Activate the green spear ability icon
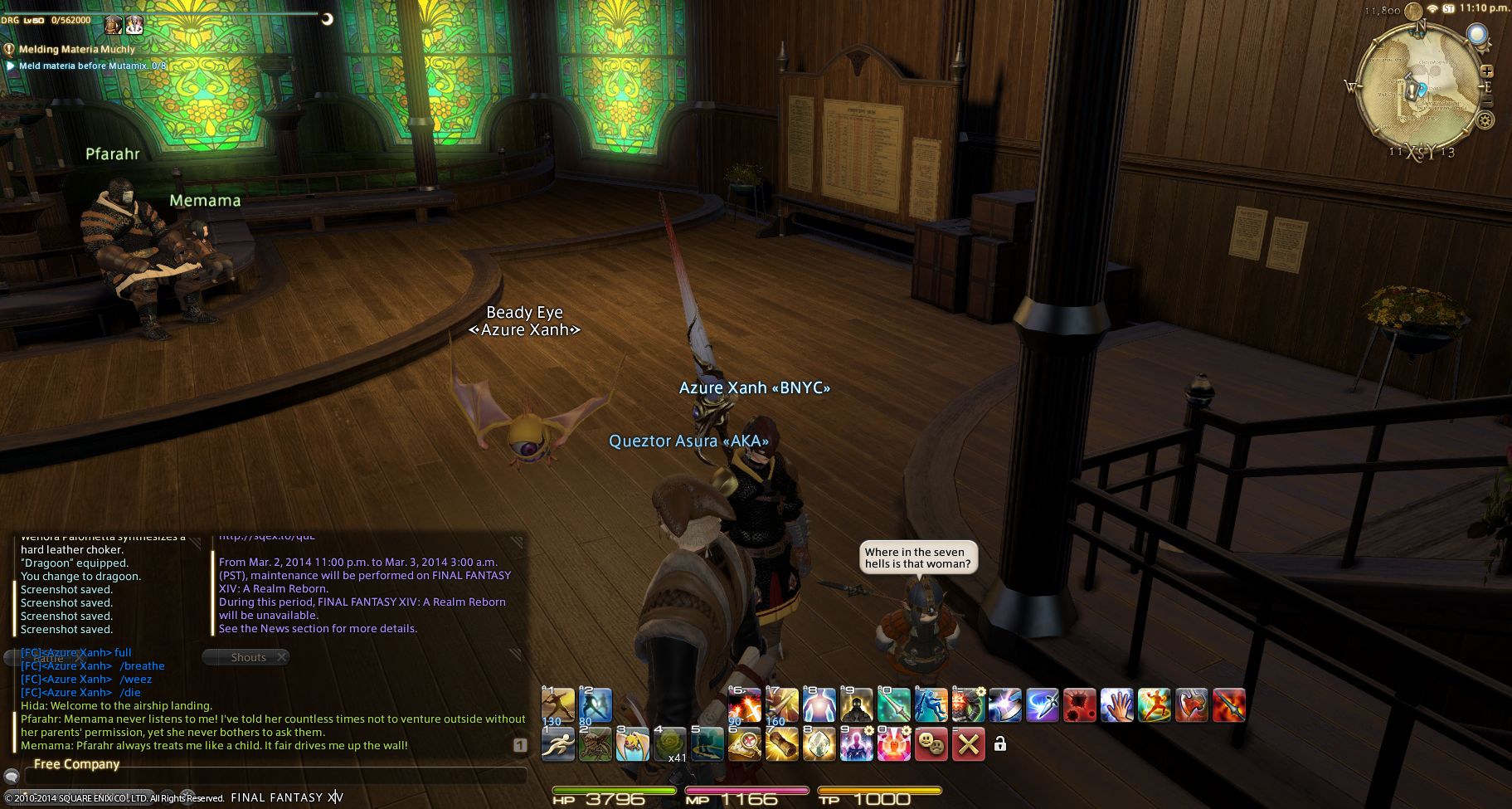Viewport: 1512px width, 809px height. click(x=893, y=705)
